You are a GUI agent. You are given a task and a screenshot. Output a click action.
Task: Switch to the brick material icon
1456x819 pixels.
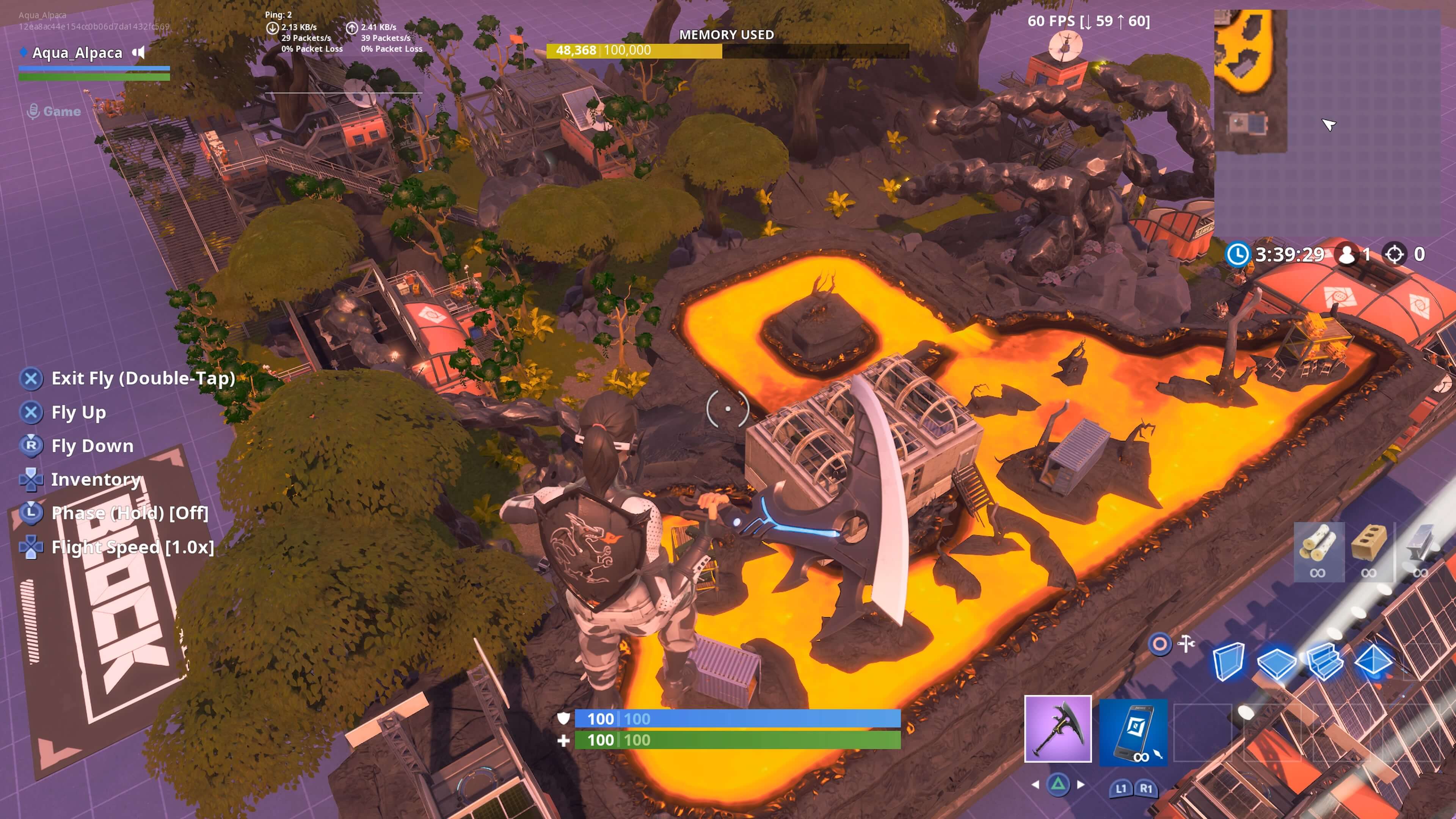[1368, 551]
